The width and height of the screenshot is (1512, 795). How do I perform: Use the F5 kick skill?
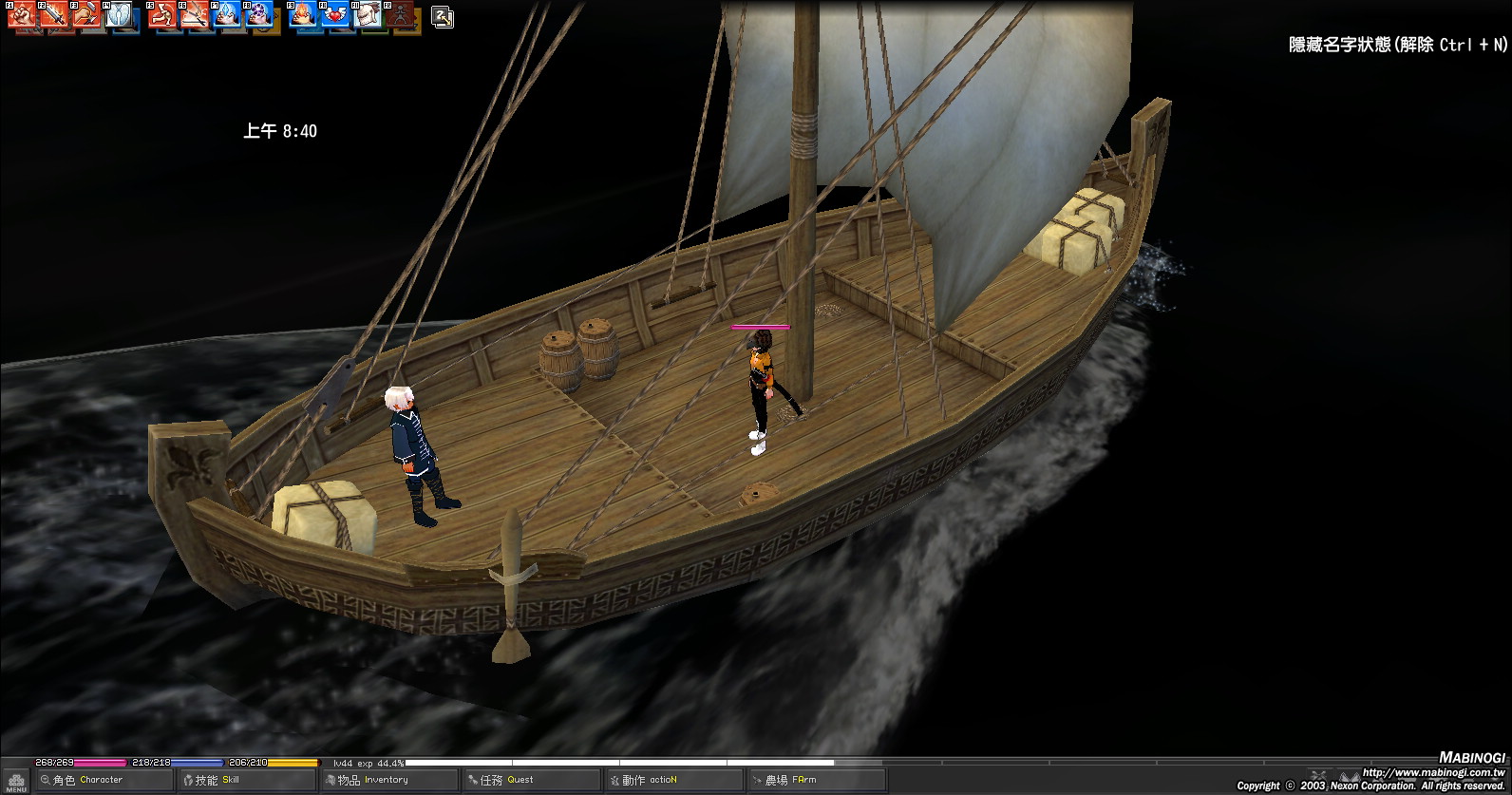(161, 14)
